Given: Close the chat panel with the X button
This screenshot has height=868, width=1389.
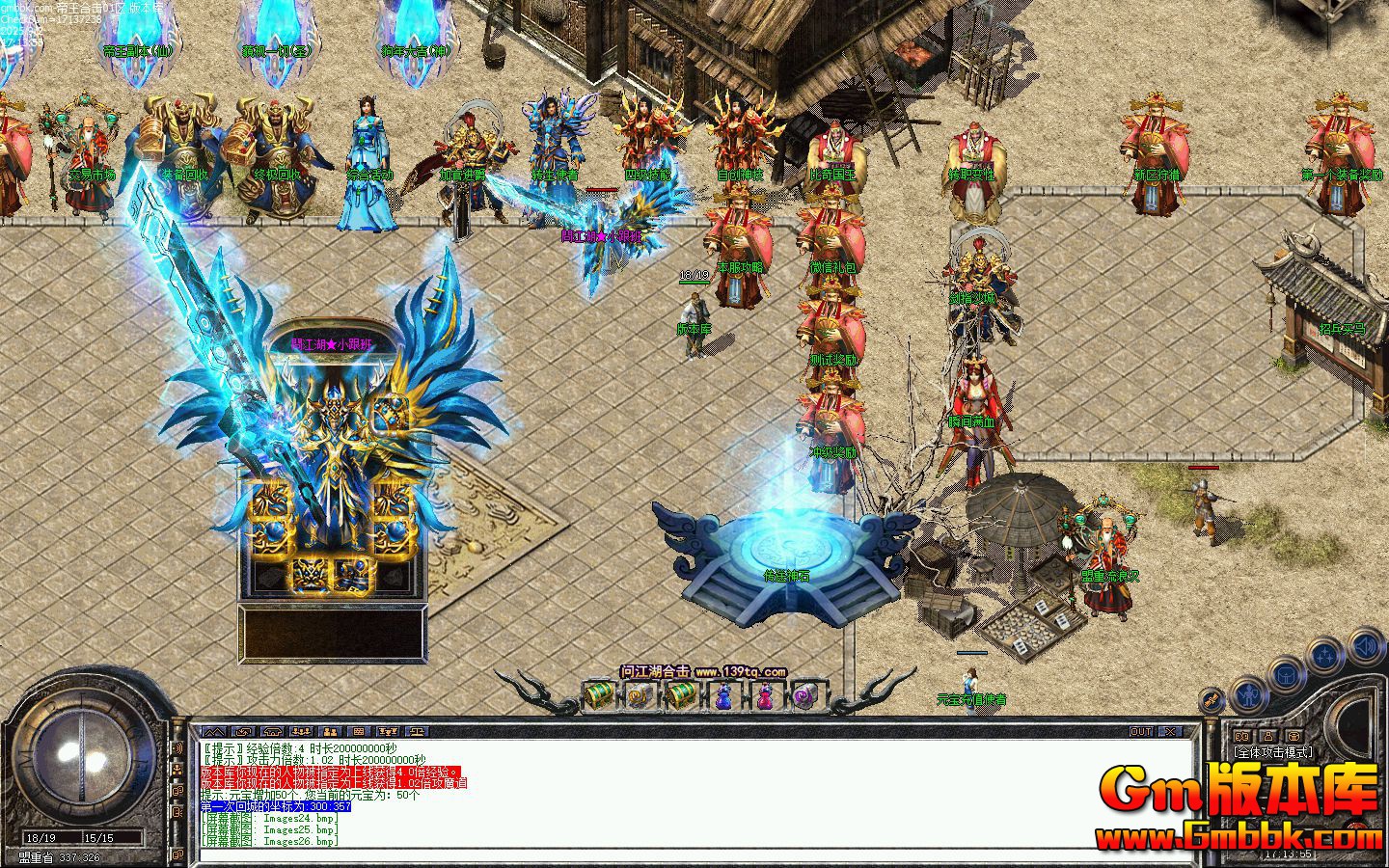Looking at the screenshot, I should (x=1170, y=731).
